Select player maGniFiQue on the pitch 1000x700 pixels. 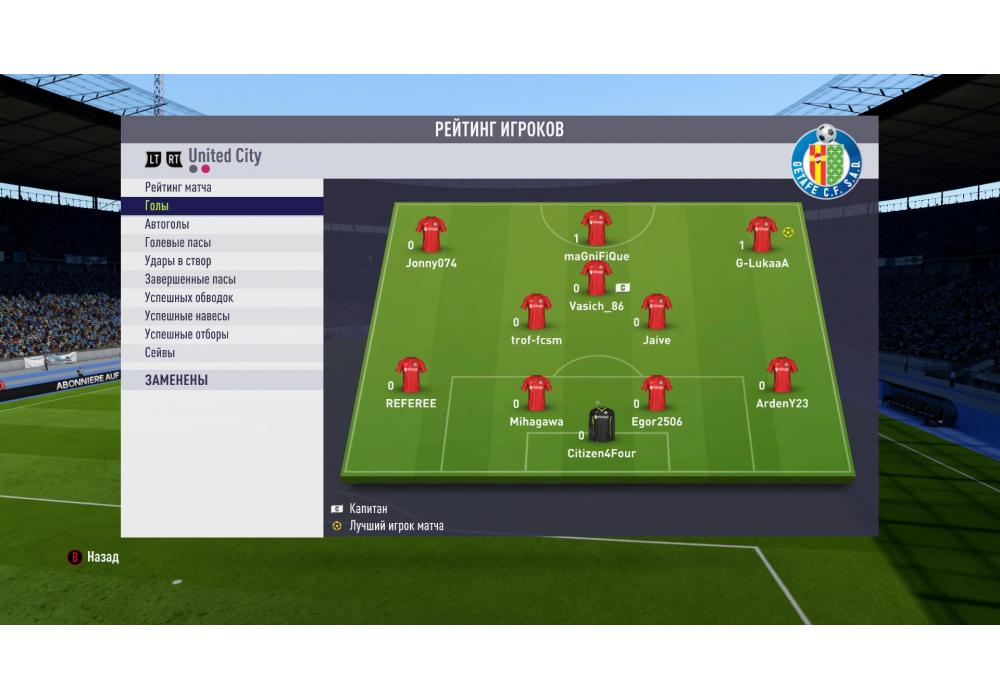[597, 229]
